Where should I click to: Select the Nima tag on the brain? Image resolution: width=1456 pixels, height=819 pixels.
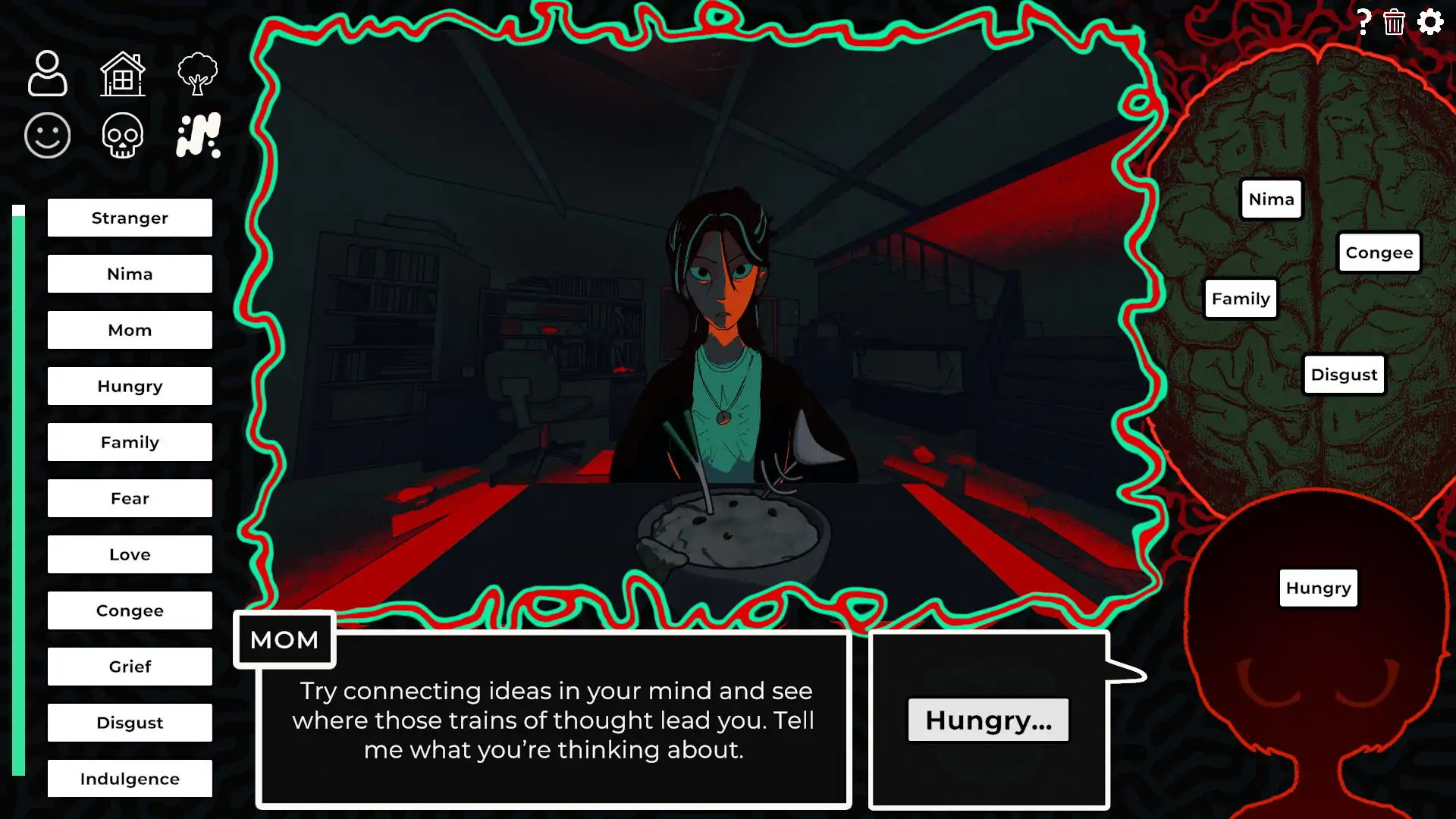[x=1271, y=199]
